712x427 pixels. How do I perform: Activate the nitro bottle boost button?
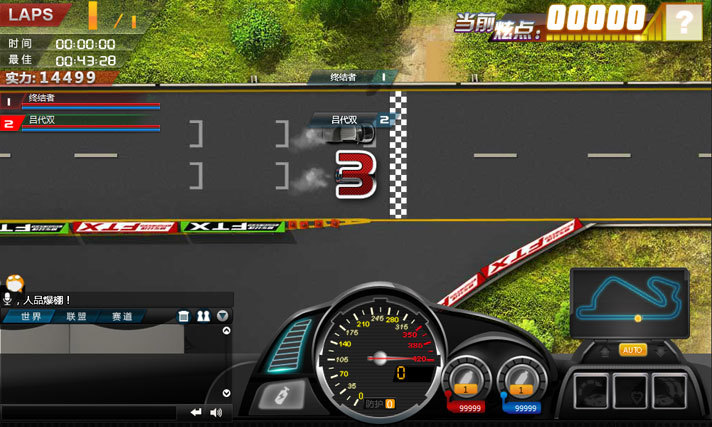[x=278, y=395]
